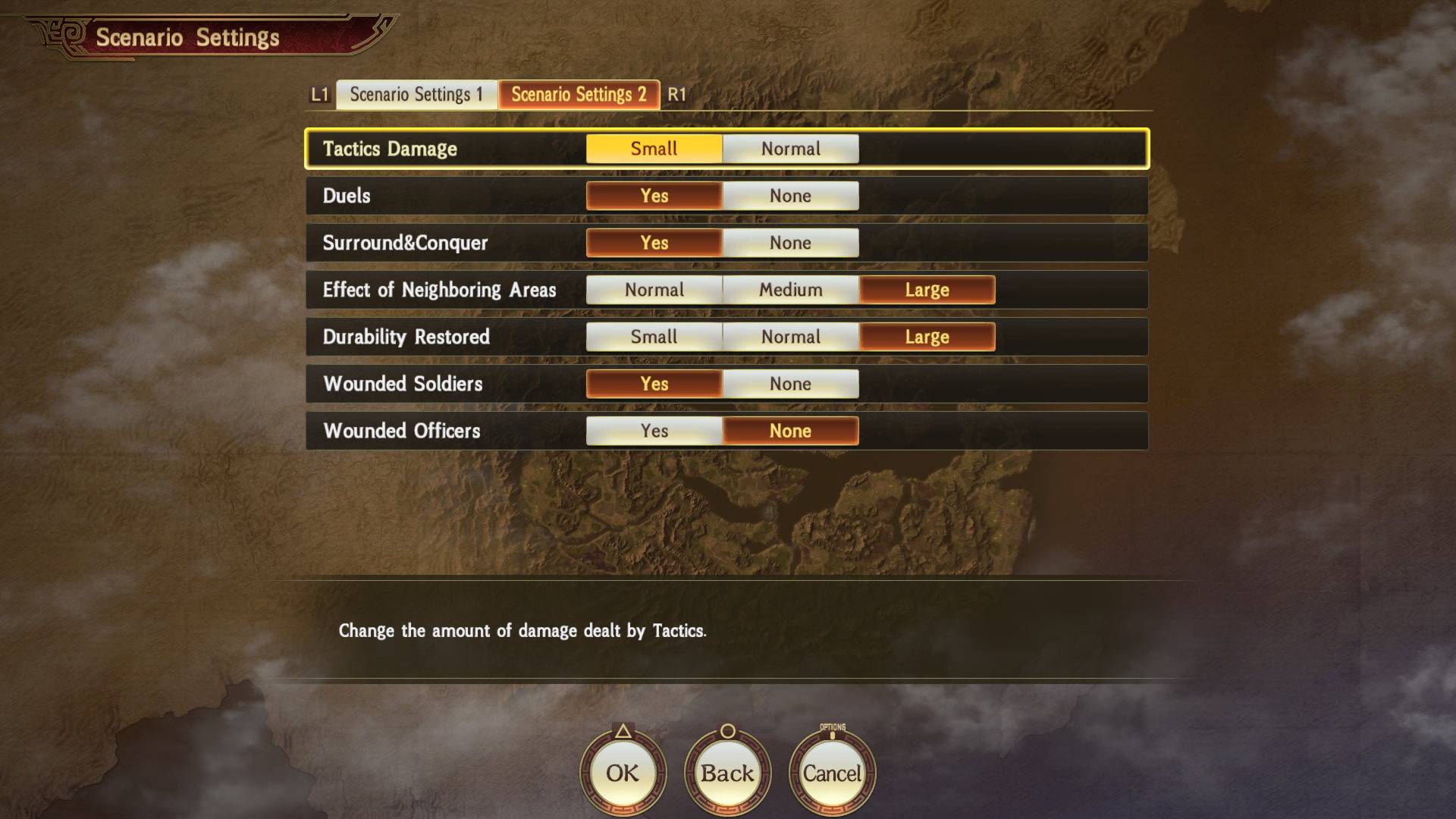This screenshot has width=1456, height=819.
Task: Set Wounded Soldiers to None
Action: pos(790,384)
